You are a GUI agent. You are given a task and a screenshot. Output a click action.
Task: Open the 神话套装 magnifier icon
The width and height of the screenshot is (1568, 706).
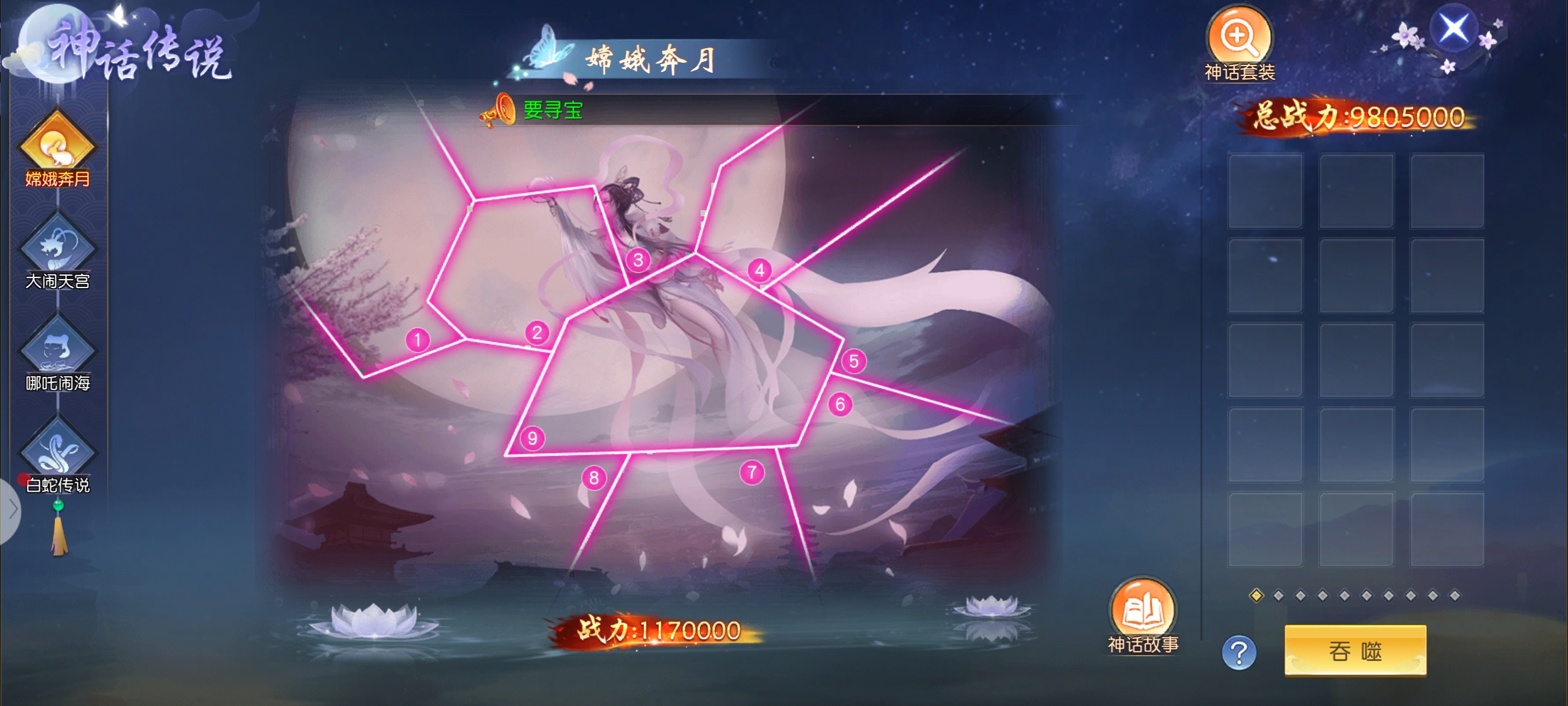pyautogui.click(x=1239, y=38)
